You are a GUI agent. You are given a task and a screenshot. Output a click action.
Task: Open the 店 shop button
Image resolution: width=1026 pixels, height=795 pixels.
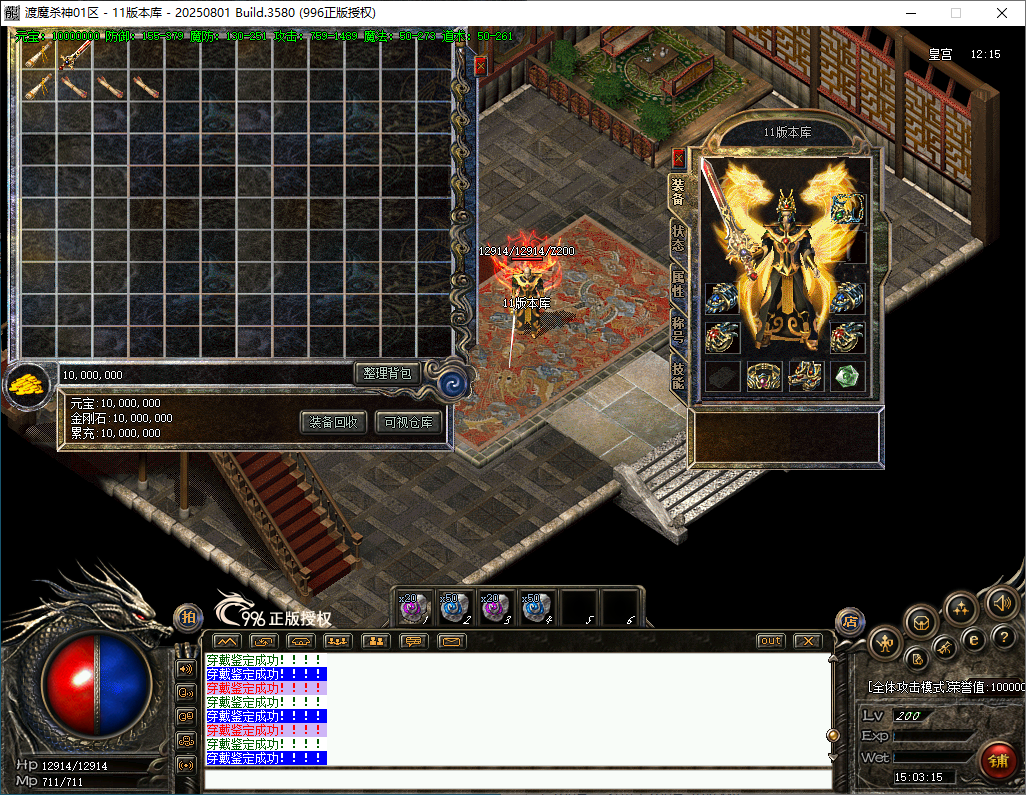(849, 622)
